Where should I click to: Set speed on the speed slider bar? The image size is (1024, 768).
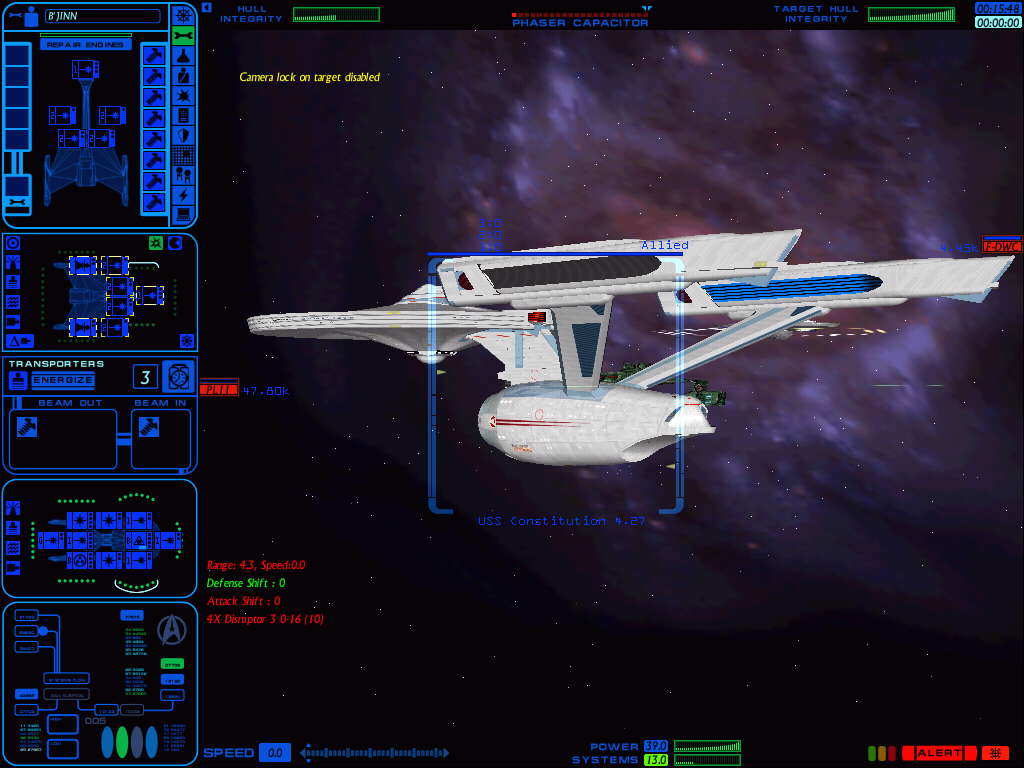pyautogui.click(x=375, y=753)
